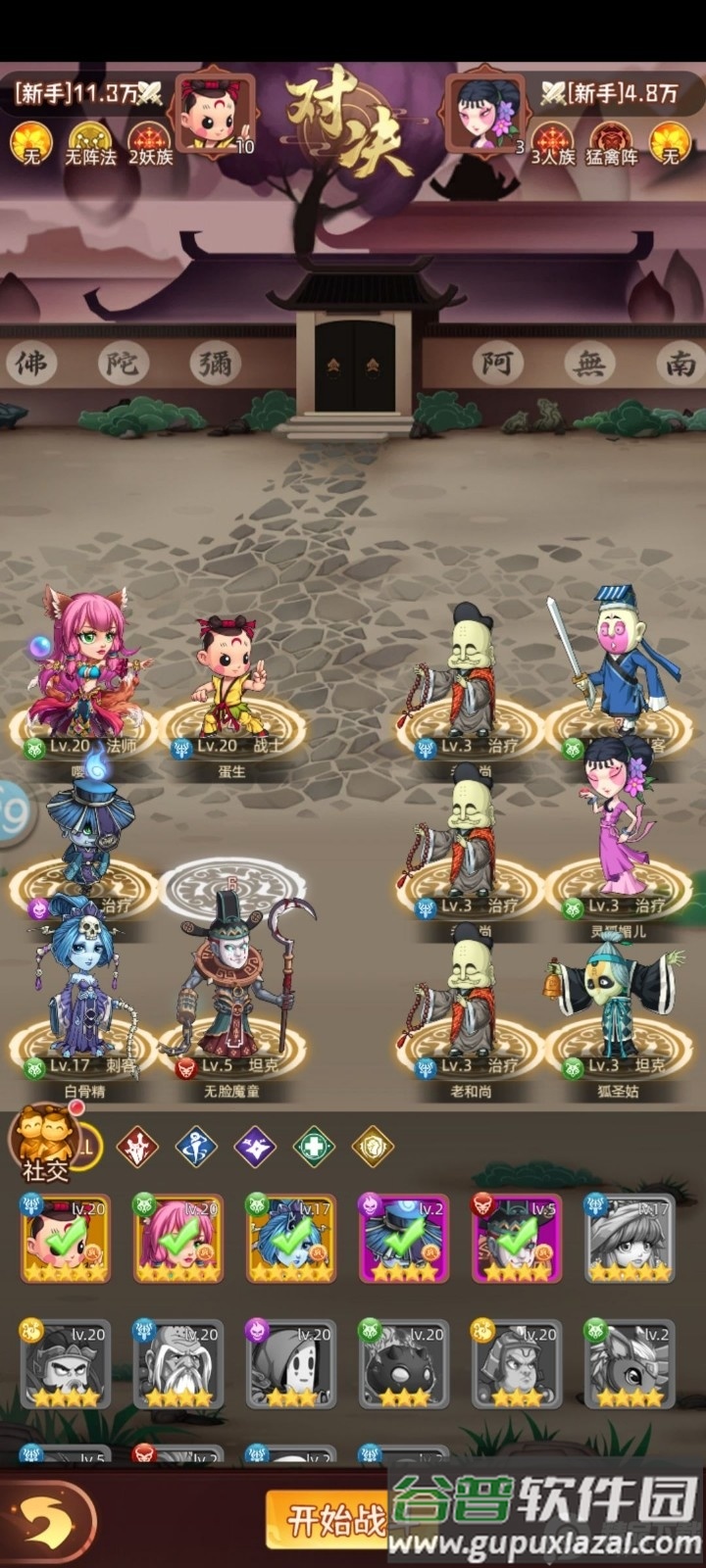Filter heroes by blue warrior class icon
Image resolution: width=706 pixels, height=1568 pixels.
click(x=196, y=1146)
